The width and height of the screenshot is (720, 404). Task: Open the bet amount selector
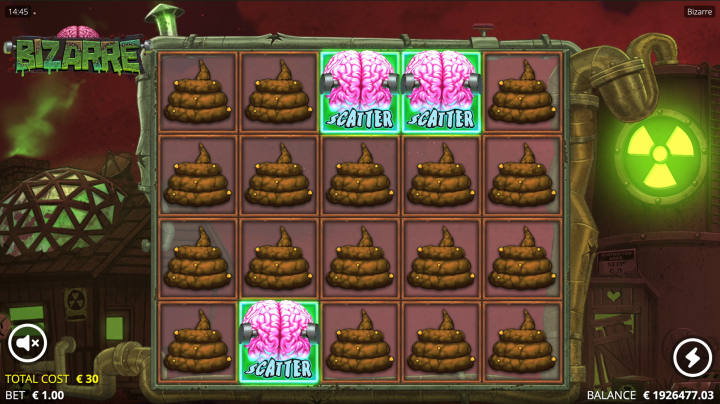pyautogui.click(x=35, y=395)
